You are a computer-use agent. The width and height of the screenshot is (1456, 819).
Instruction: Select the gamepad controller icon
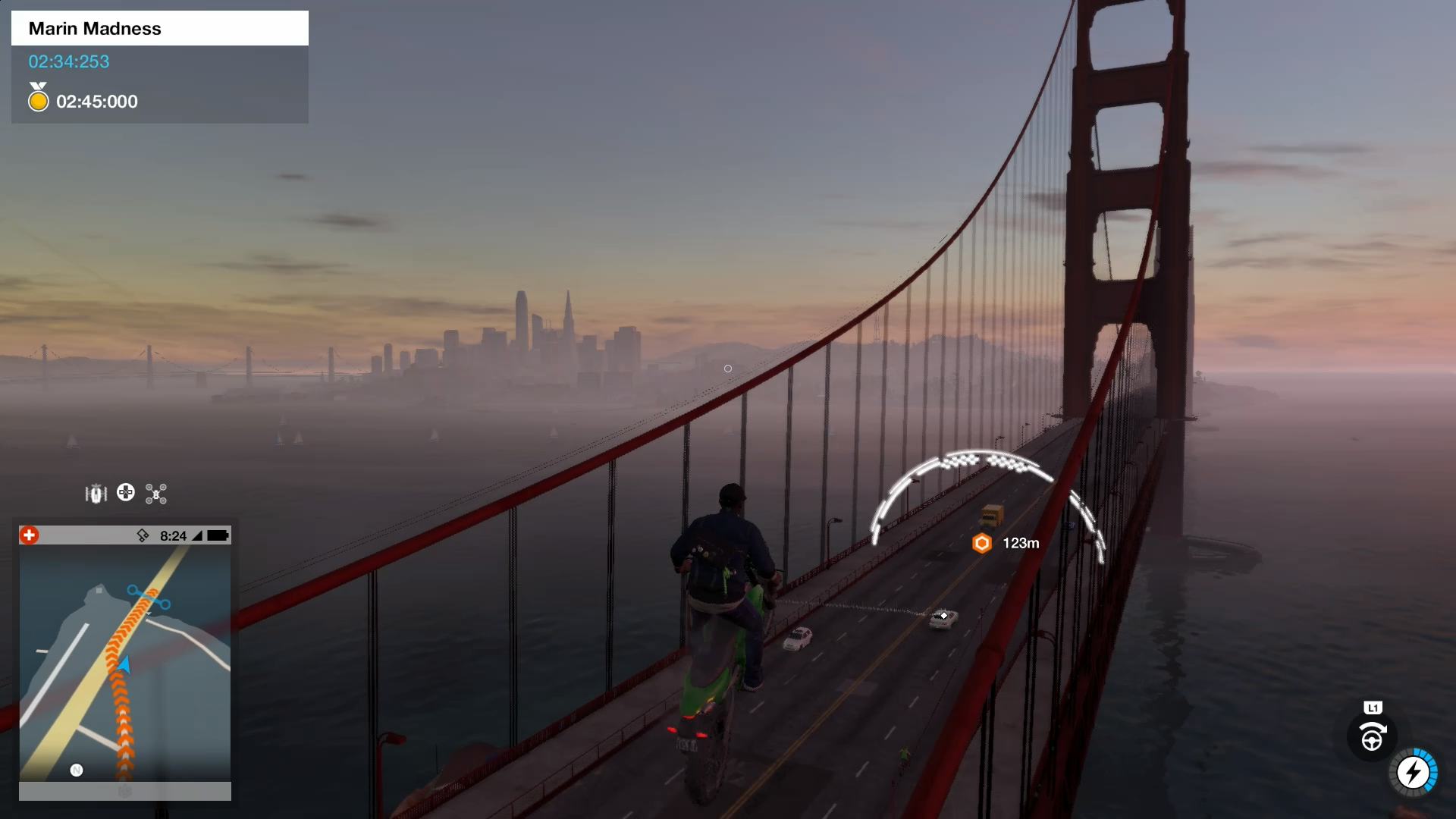126,493
